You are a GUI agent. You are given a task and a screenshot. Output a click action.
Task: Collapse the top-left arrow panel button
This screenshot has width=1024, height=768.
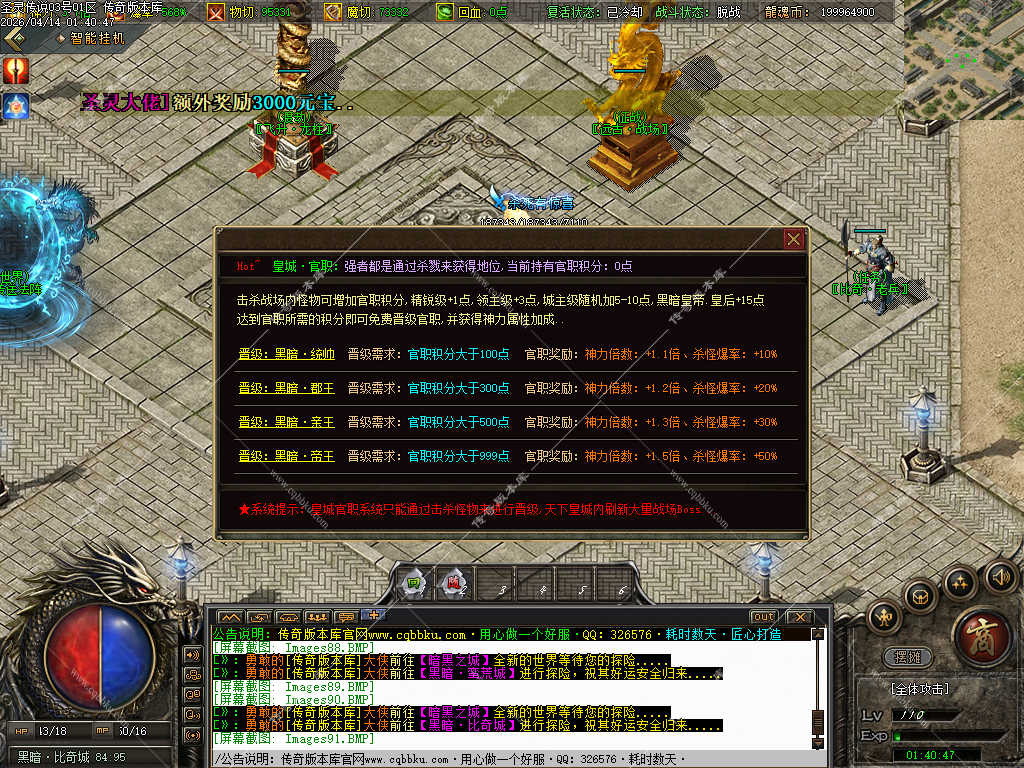14,38
